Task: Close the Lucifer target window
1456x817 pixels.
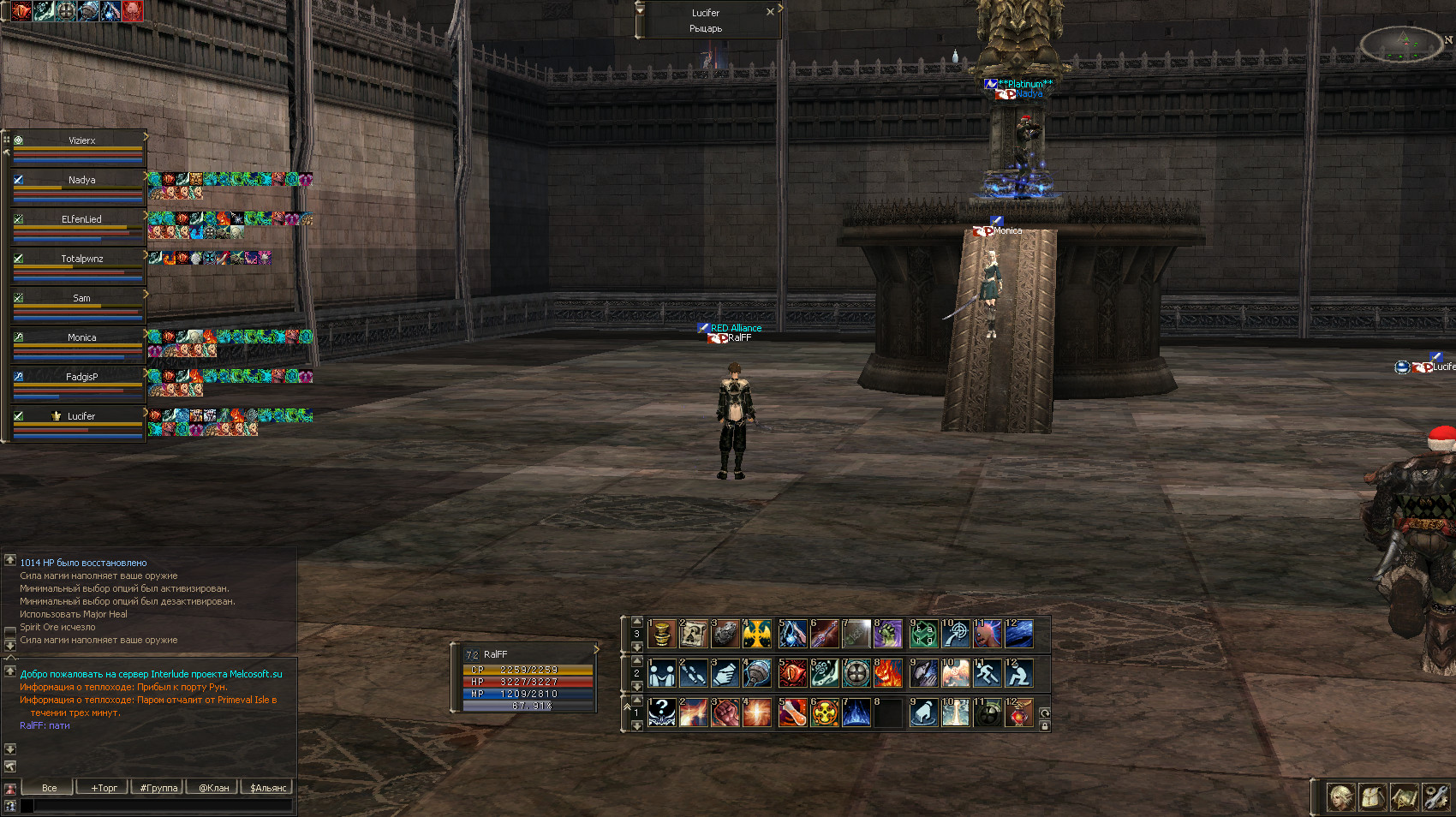Action: point(770,12)
